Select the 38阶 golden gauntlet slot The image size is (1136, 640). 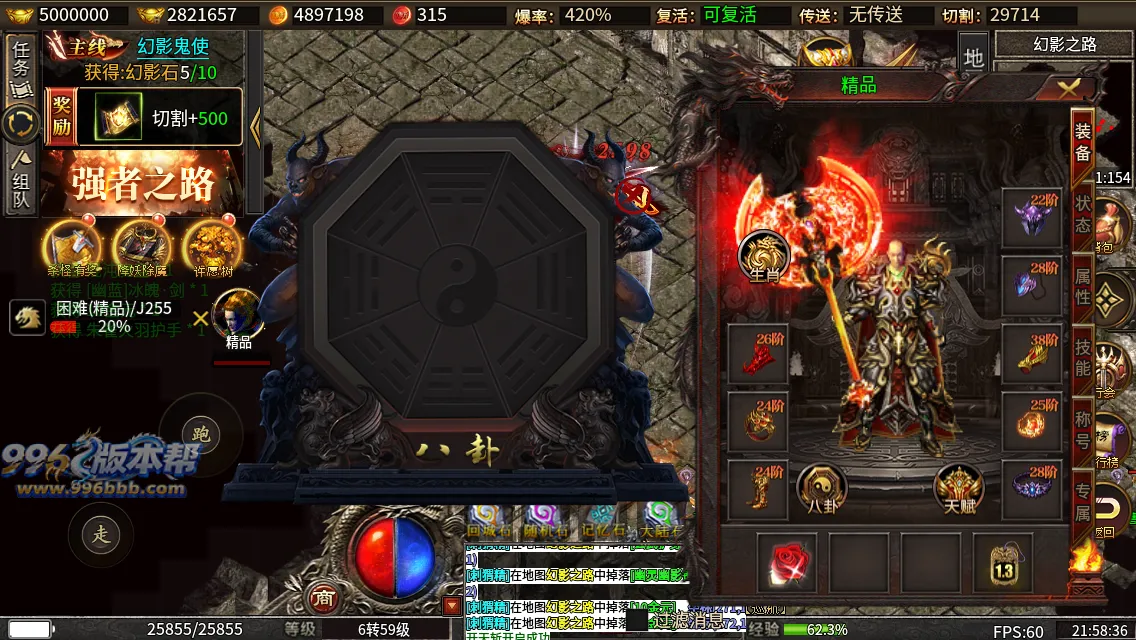click(x=1032, y=352)
